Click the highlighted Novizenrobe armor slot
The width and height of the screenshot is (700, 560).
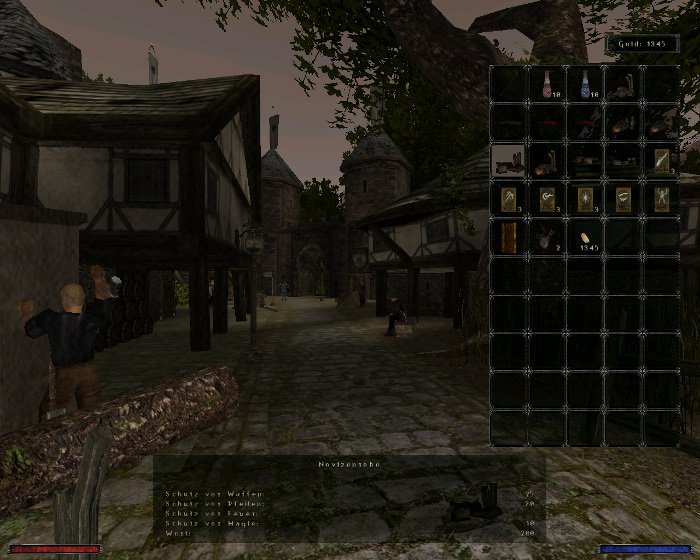coord(509,160)
